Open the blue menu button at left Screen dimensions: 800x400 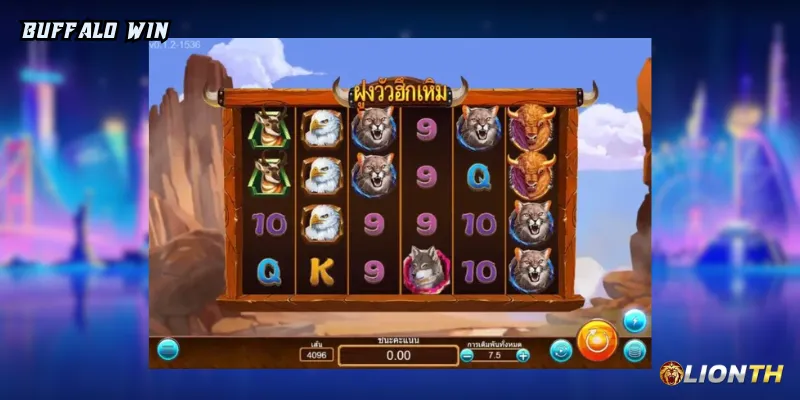click(168, 350)
